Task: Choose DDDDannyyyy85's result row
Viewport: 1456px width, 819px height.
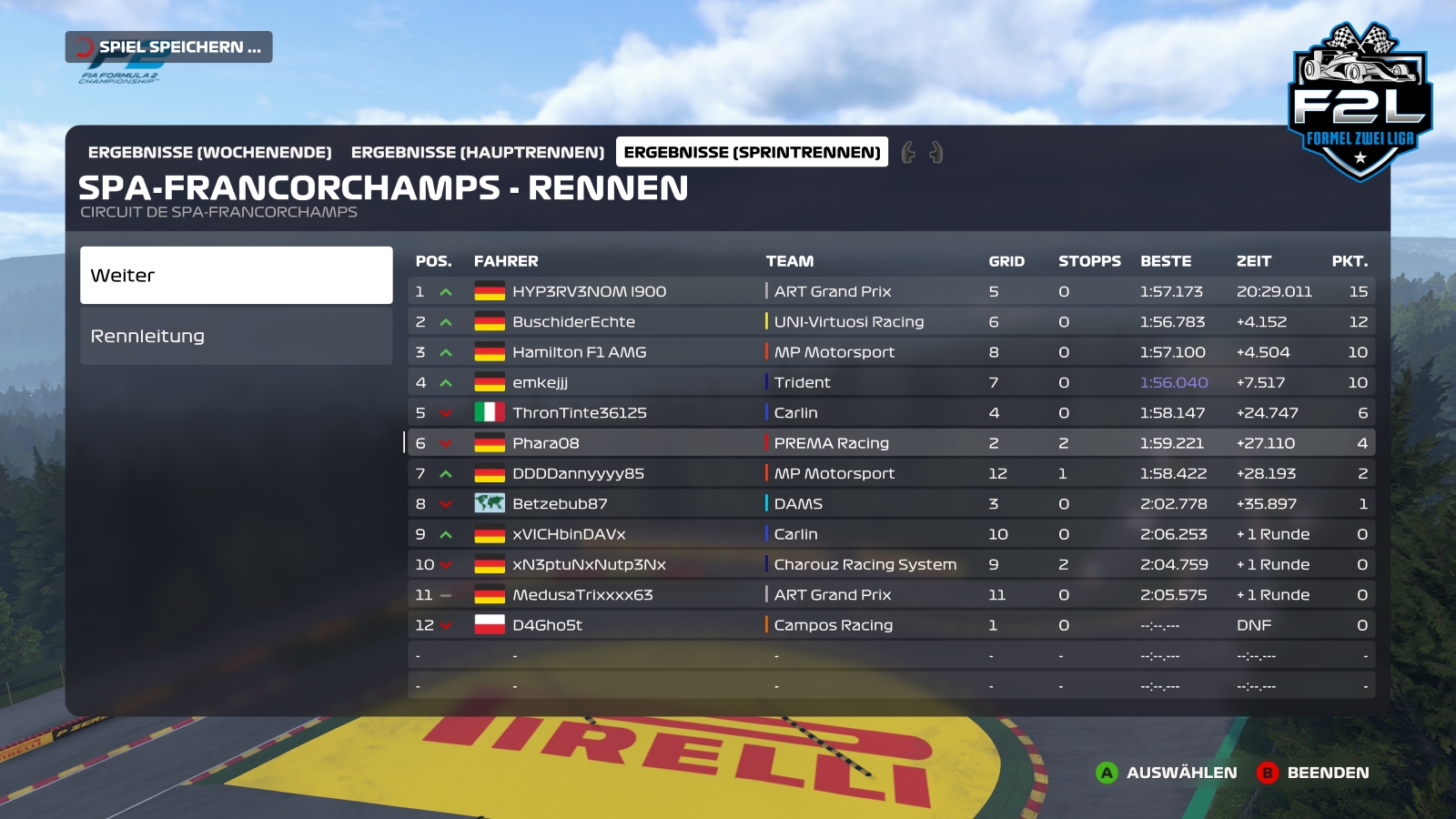Action: coord(578,473)
